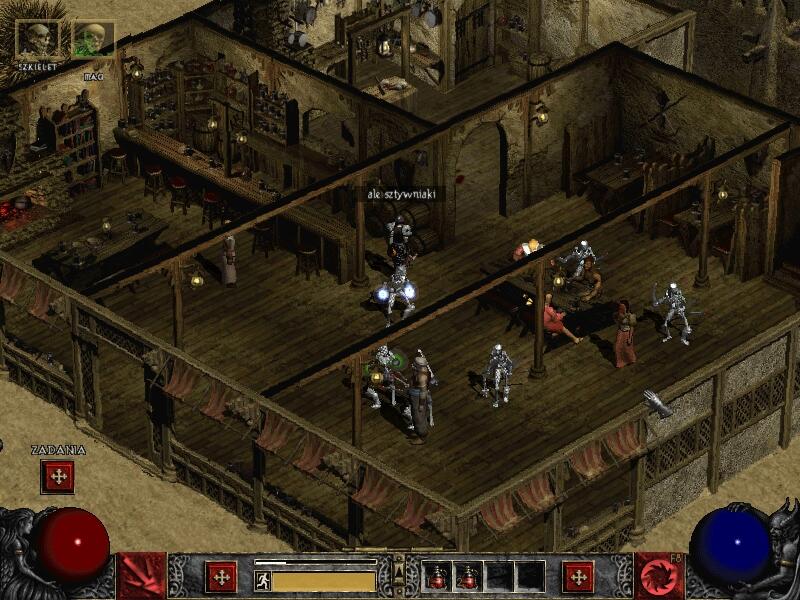
Task: Toggle the run/walk running-man button
Action: coord(263,580)
